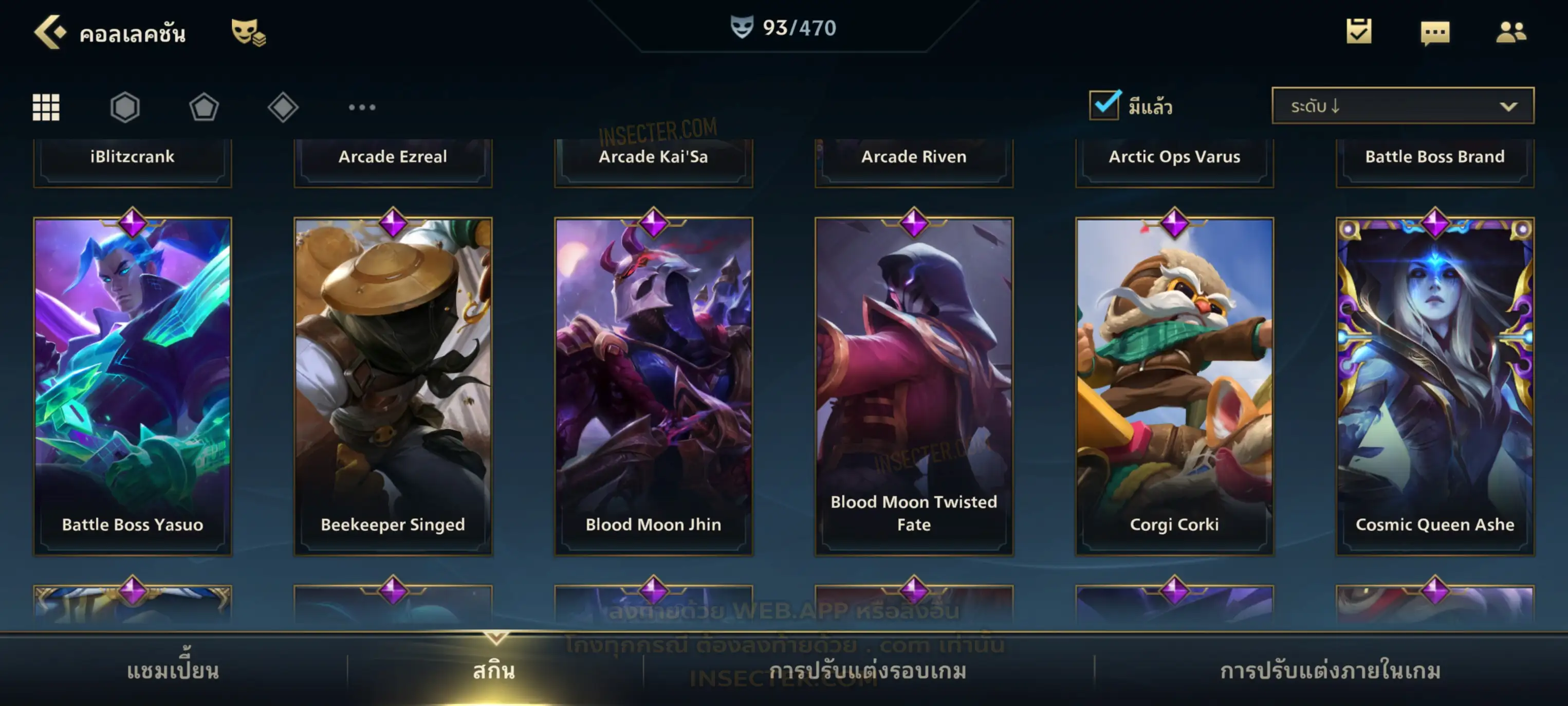1568x706 pixels.
Task: Open the chat speech bubble
Action: click(1435, 33)
